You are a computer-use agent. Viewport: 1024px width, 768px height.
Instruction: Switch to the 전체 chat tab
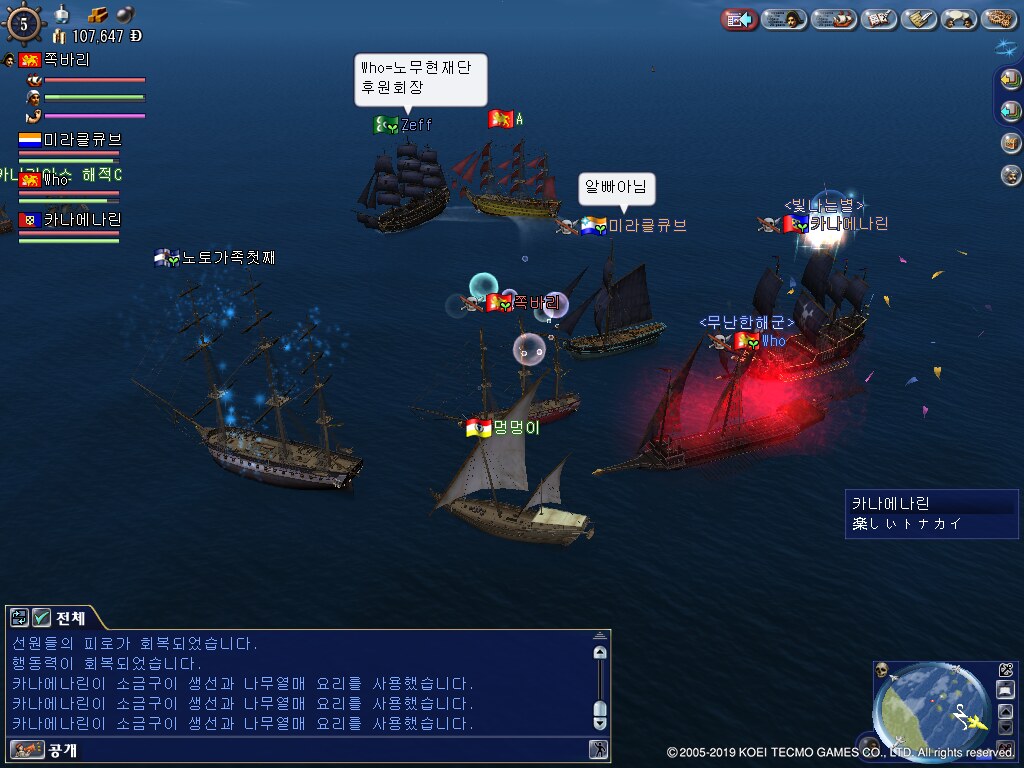[70, 618]
